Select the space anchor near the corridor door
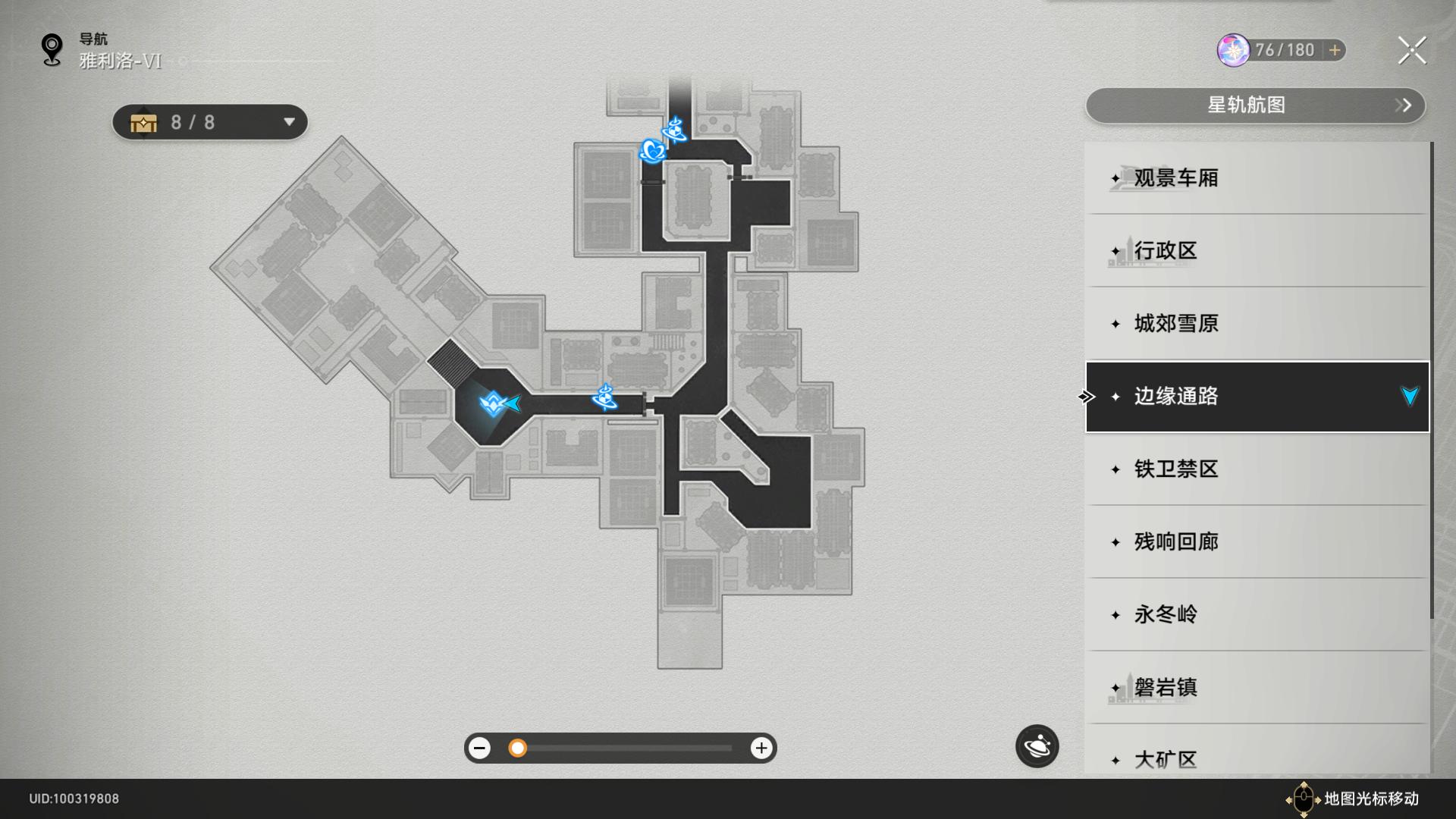 [604, 396]
